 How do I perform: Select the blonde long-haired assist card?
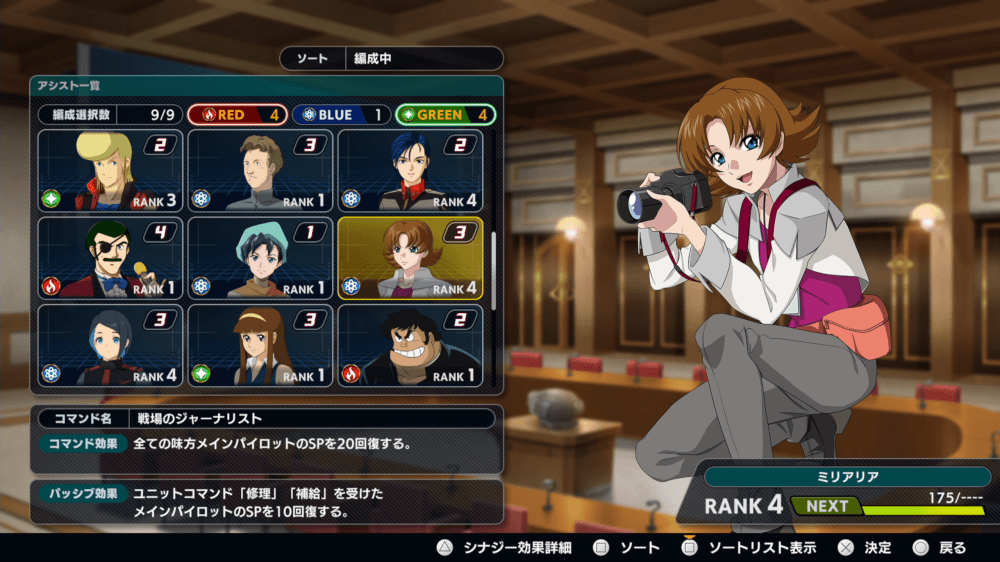pyautogui.click(x=111, y=171)
